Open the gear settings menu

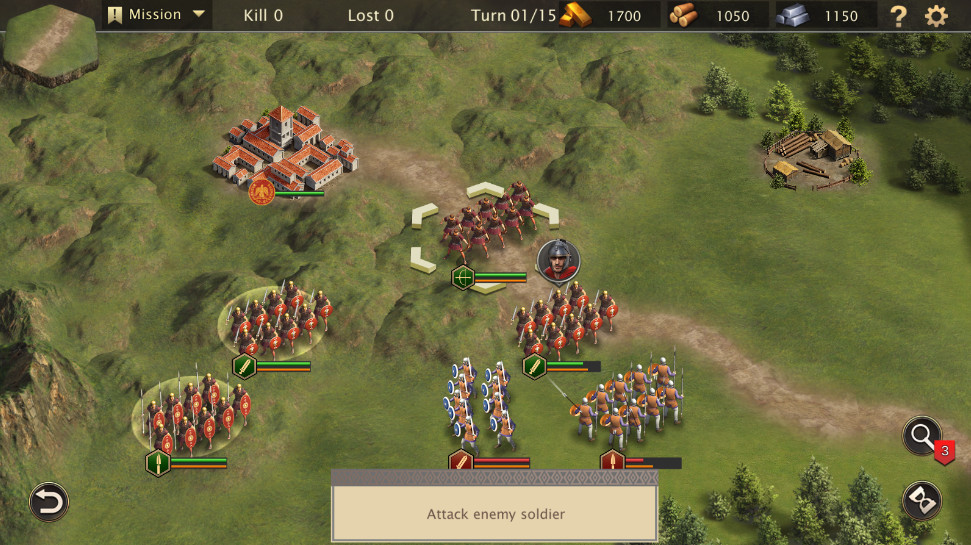point(936,16)
